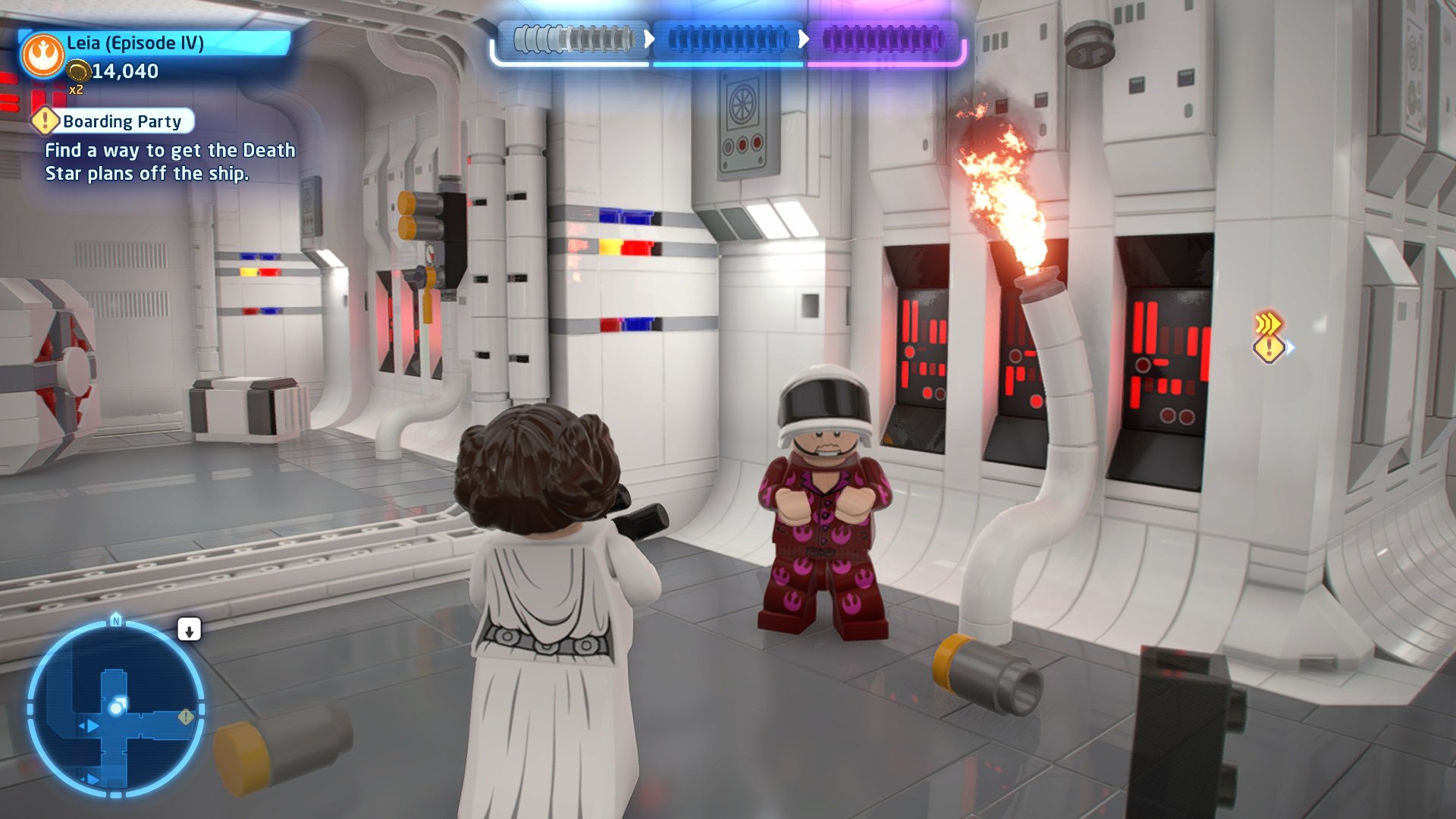Toggle the N compass marker on the minimap
Viewport: 1456px width, 819px height.
coord(115,620)
